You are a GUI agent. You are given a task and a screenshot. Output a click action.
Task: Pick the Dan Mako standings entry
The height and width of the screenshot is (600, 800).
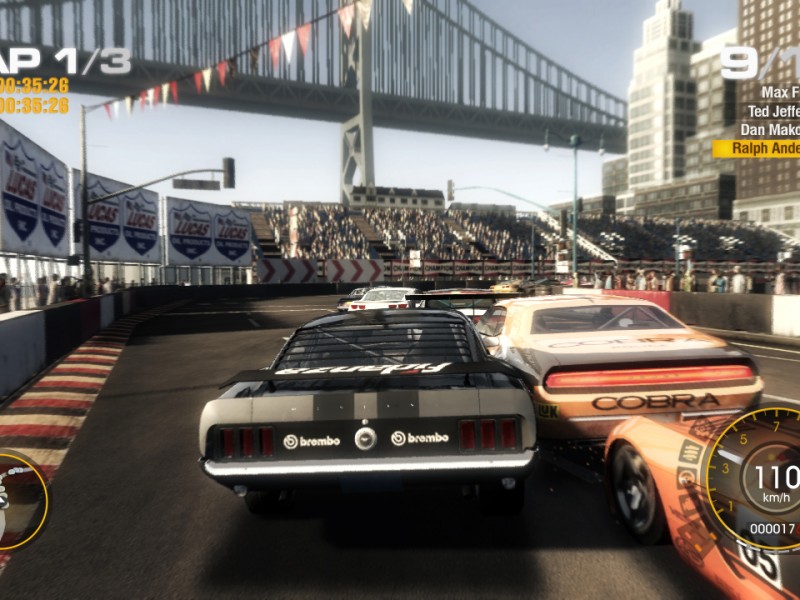769,130
